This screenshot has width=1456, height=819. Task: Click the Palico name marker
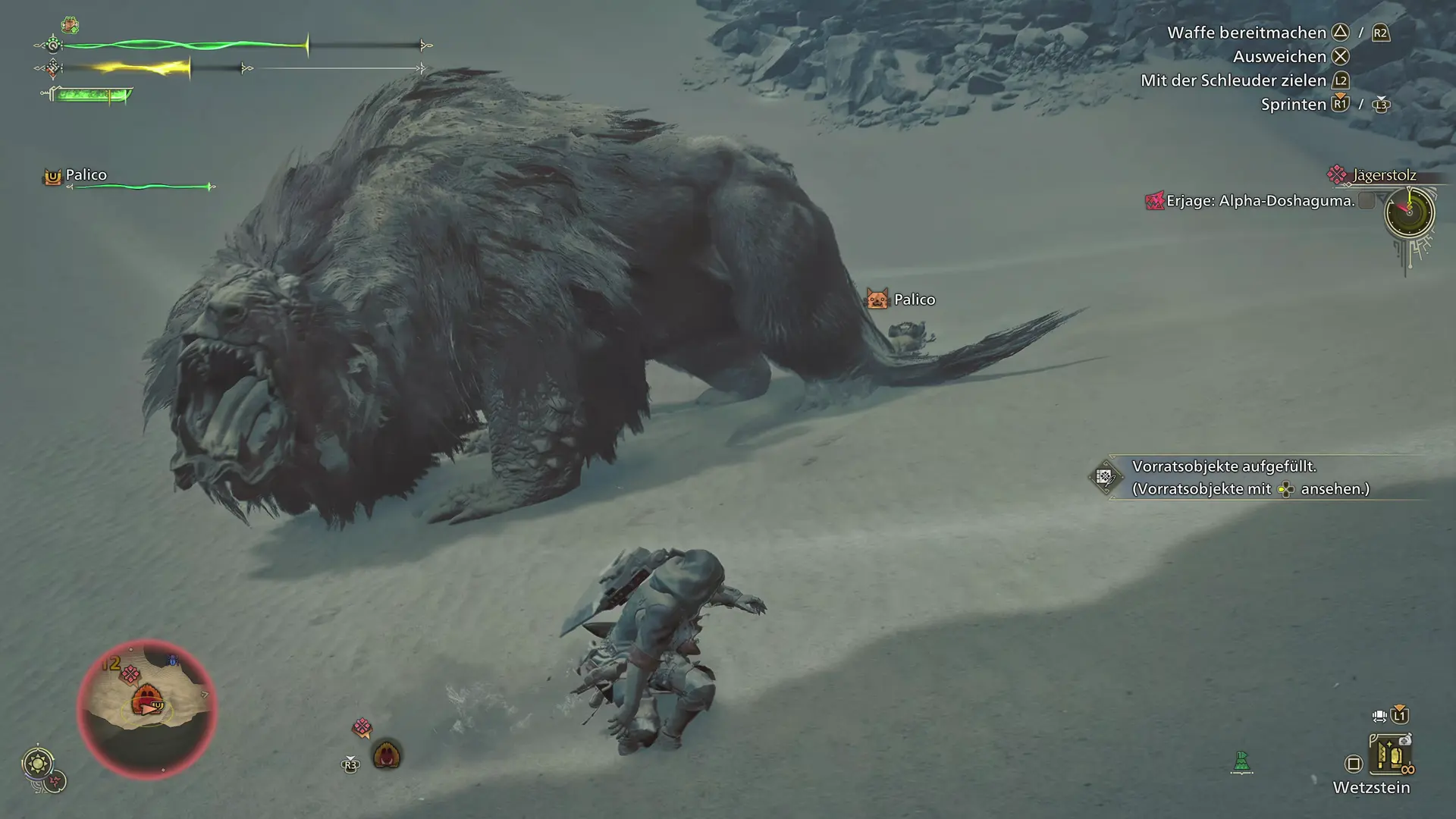913,300
